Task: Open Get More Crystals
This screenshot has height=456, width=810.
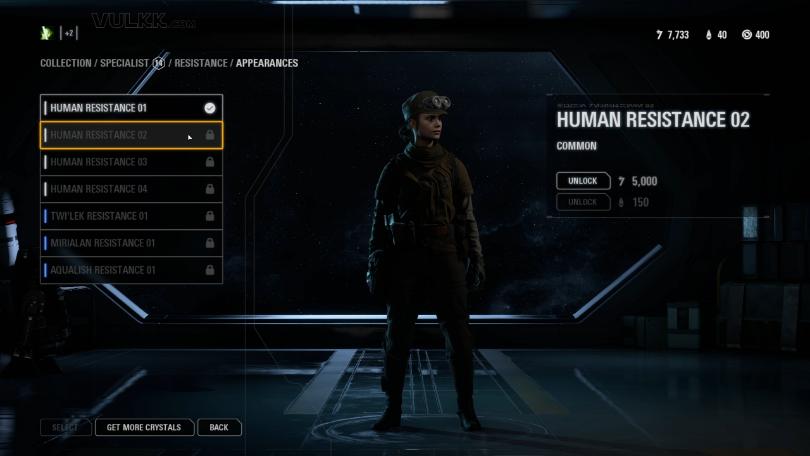Action: [144, 427]
